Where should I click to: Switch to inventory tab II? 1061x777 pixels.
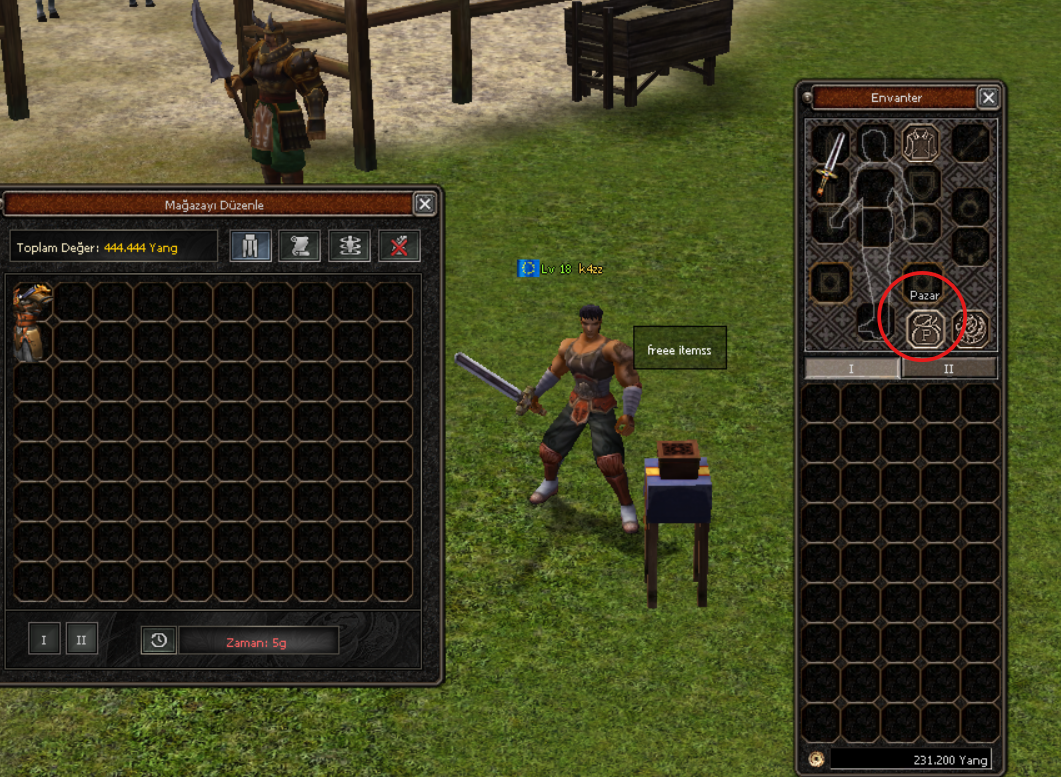coord(949,368)
